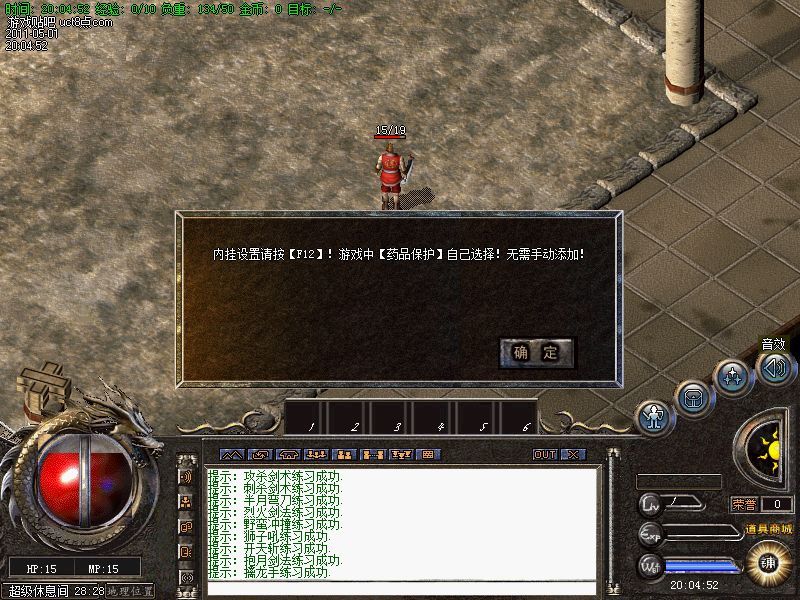
Task: Select hotbar slot number 6
Action: [523, 416]
